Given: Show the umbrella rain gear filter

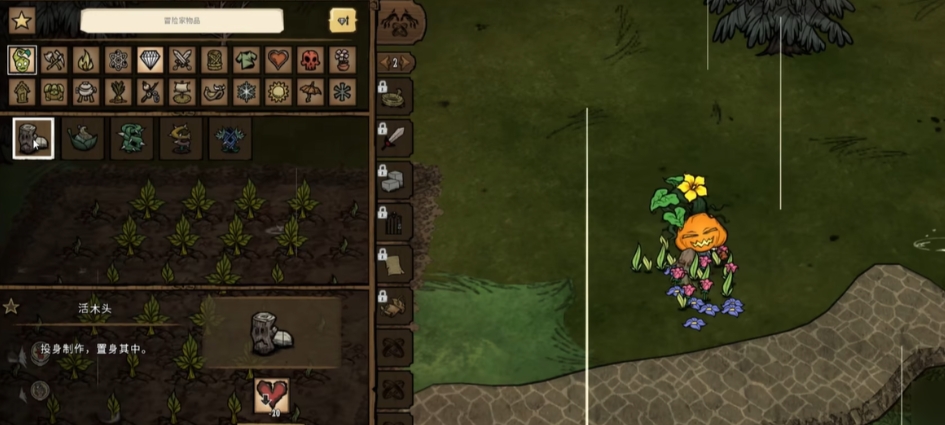Looking at the screenshot, I should [310, 92].
